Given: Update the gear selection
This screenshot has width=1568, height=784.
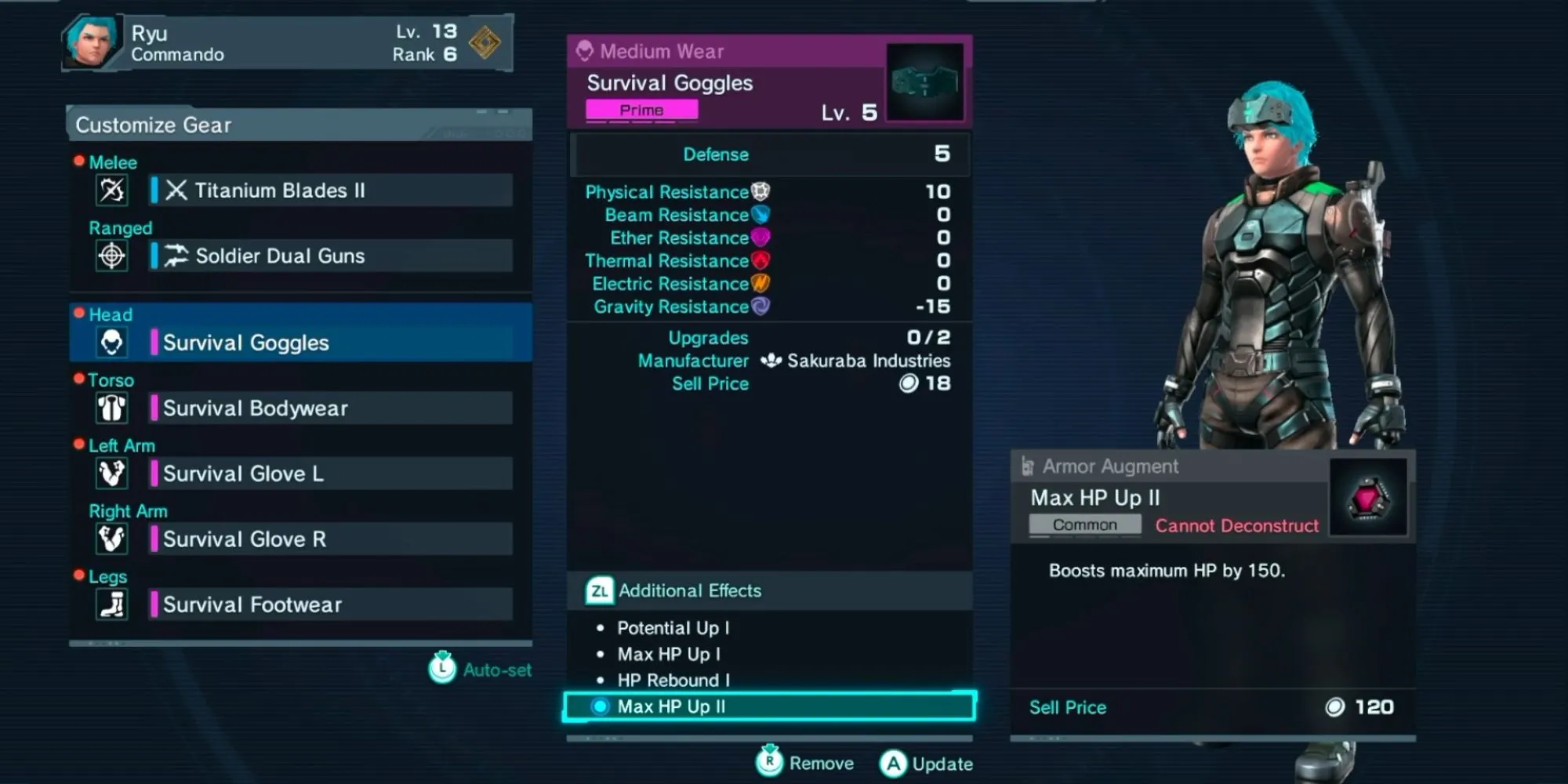Looking at the screenshot, I should click(x=927, y=763).
